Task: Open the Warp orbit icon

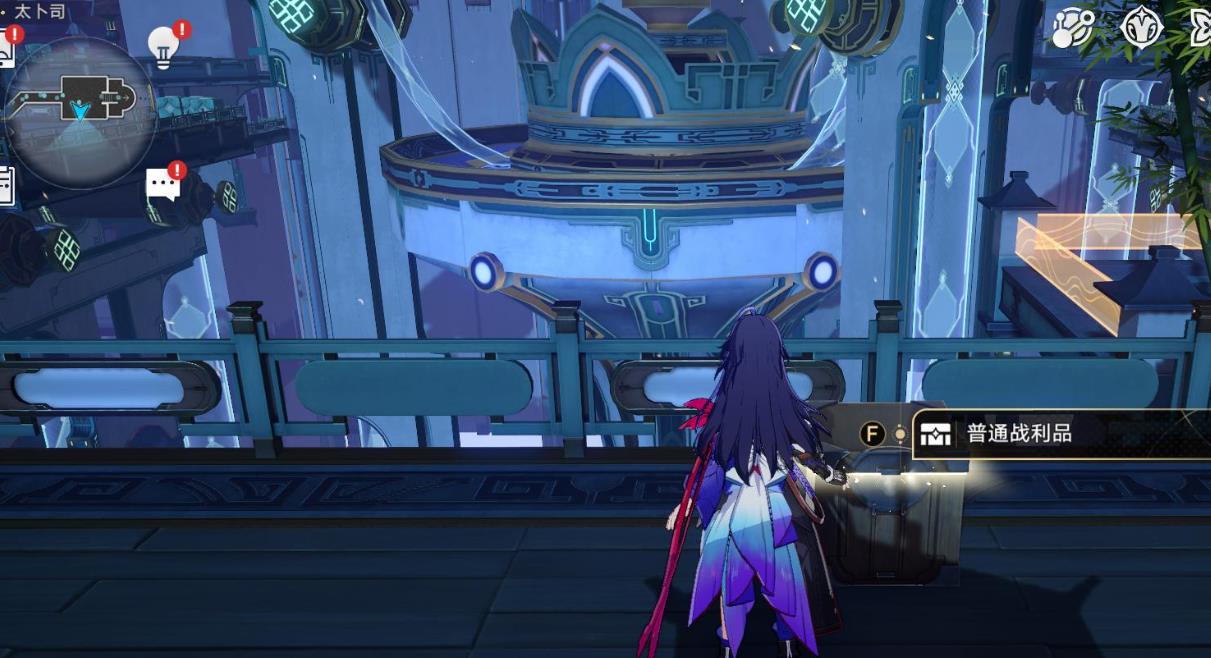Action: (x=1073, y=29)
